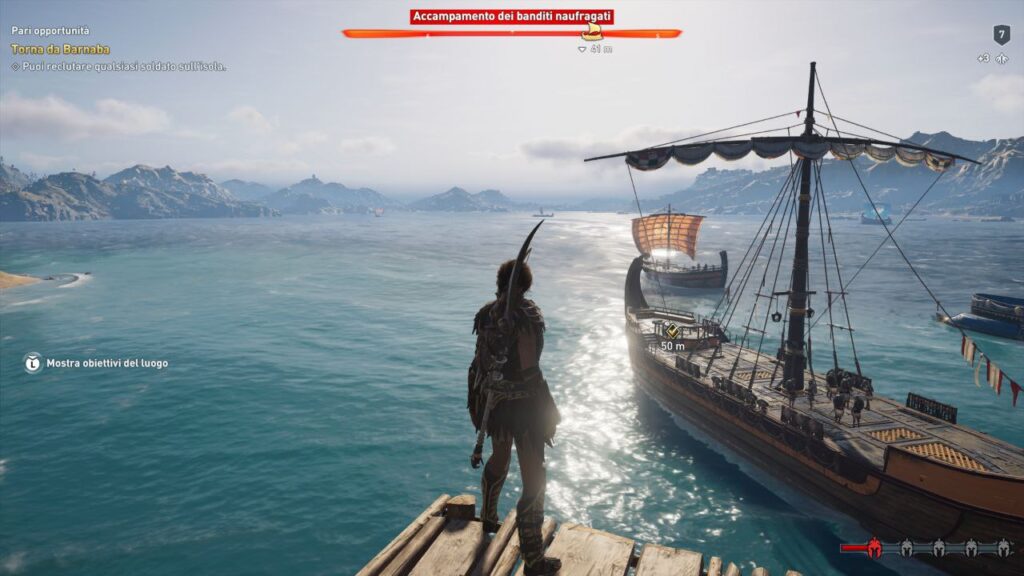
Task: Click the "Accampamento dei banditi naufragati" location banner
Action: 511,17
